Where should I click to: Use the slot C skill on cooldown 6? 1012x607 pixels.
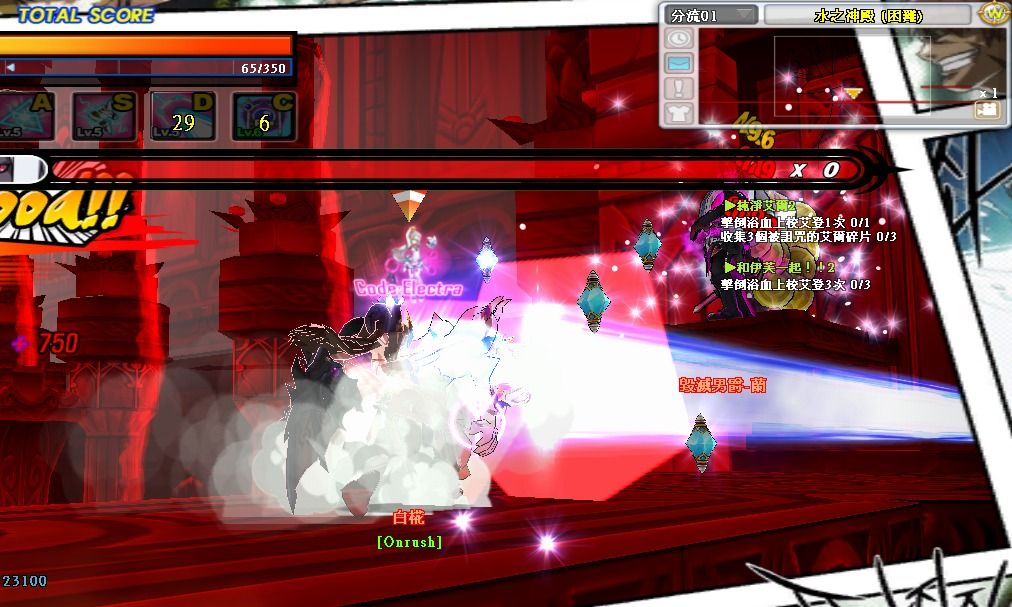click(x=264, y=117)
